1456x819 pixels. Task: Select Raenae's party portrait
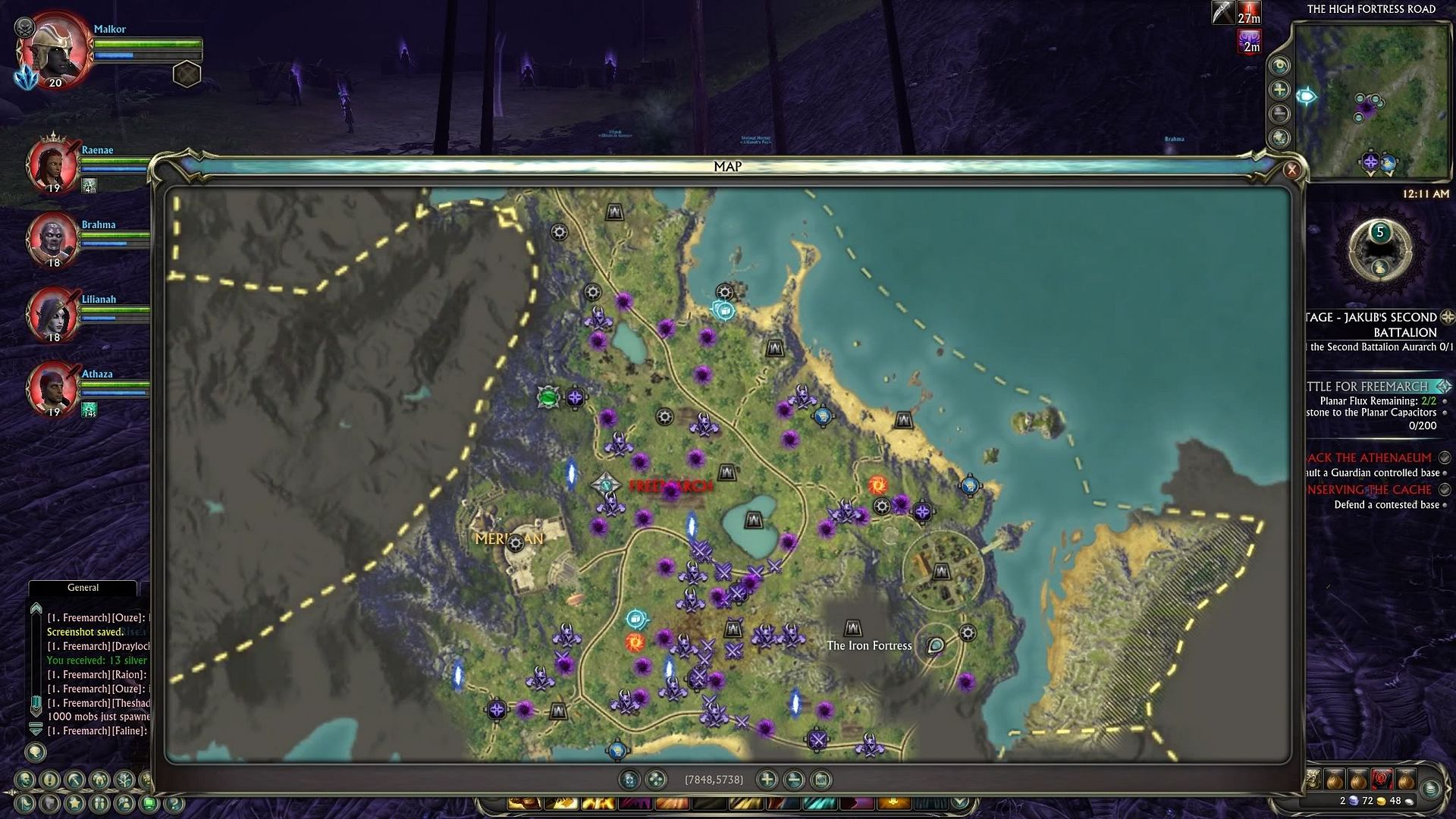[x=52, y=165]
